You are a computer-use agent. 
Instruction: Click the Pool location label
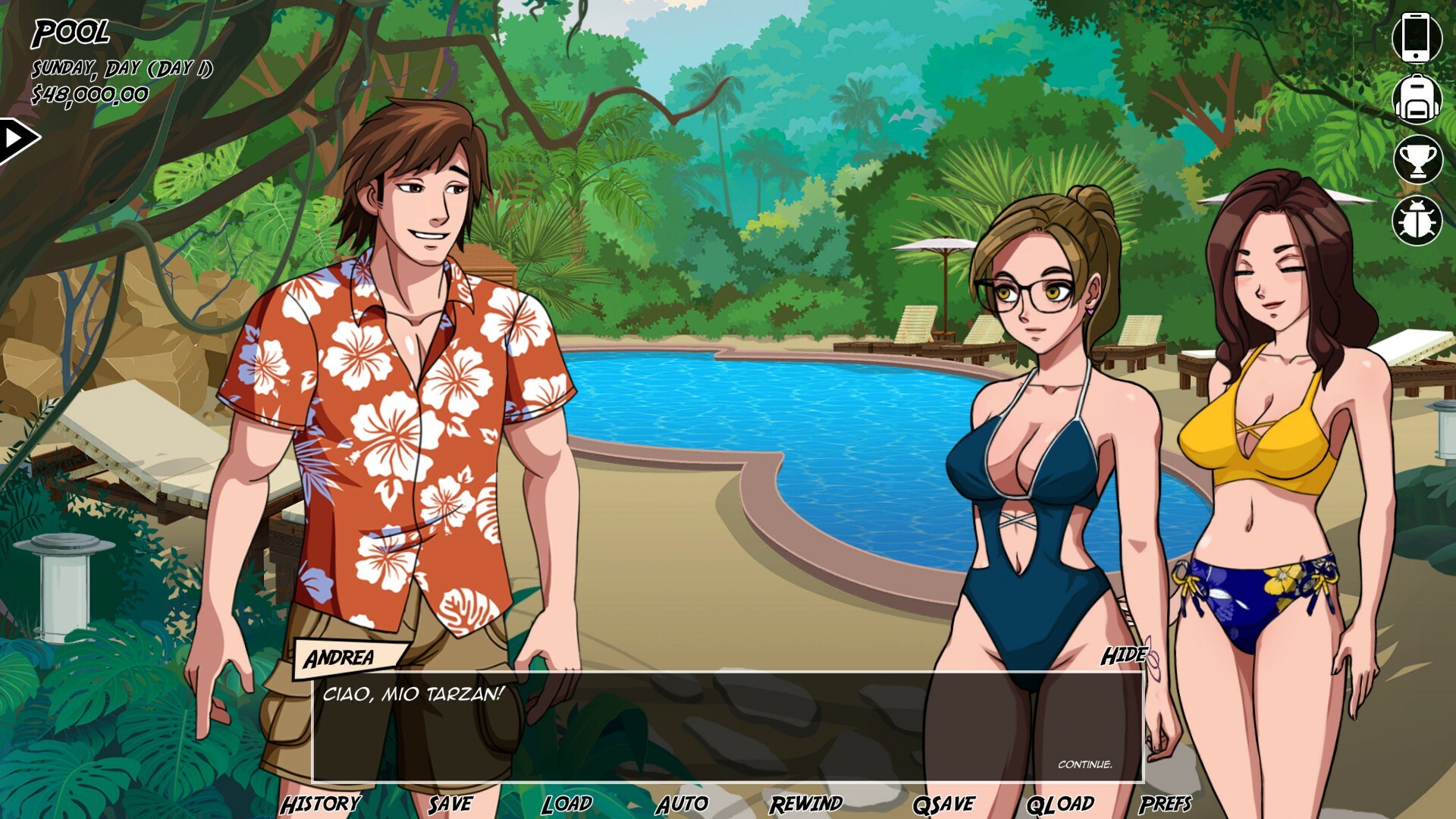tap(71, 33)
